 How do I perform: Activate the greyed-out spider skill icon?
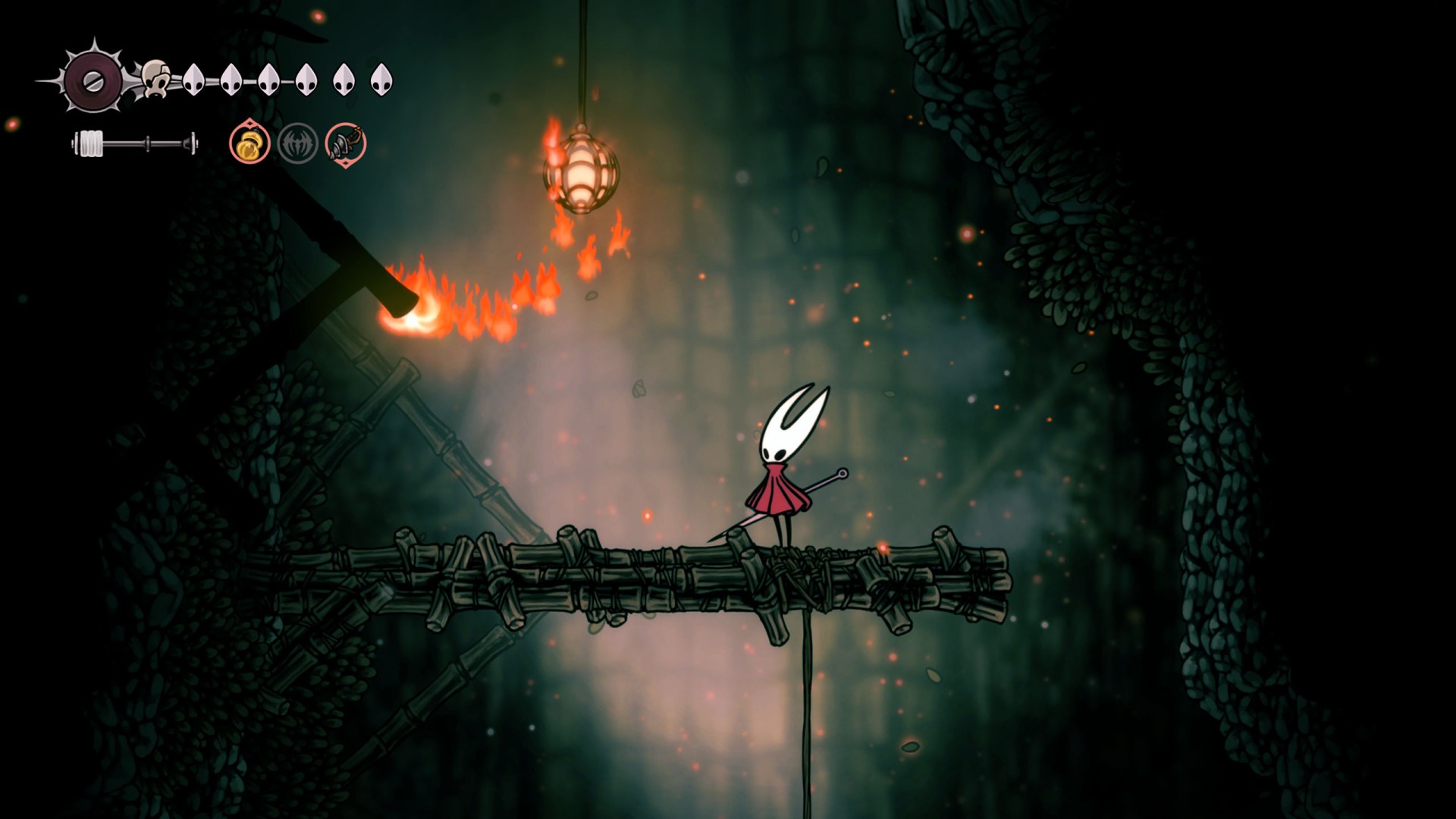click(x=297, y=143)
